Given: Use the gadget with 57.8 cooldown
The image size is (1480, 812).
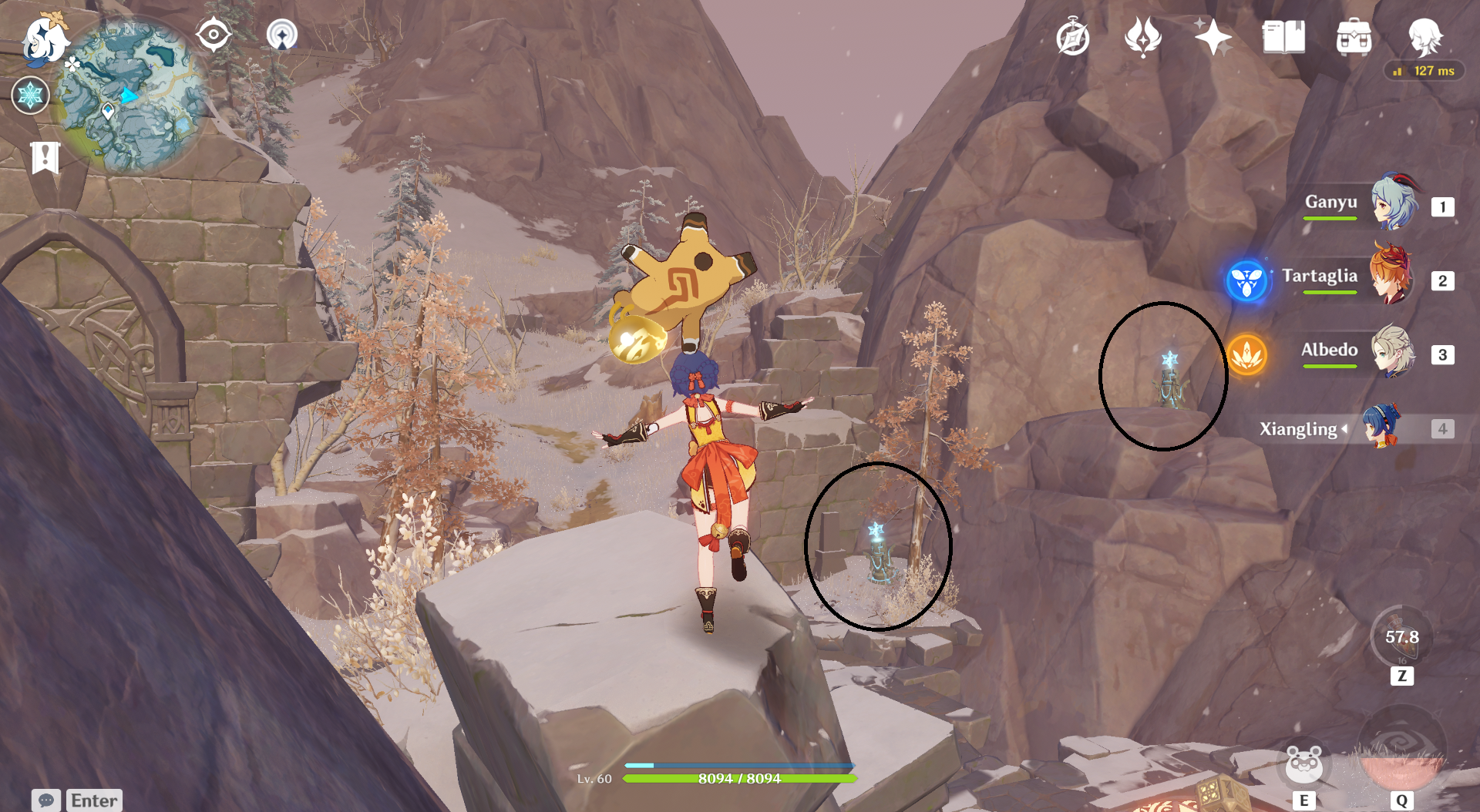Looking at the screenshot, I should pos(1401,637).
